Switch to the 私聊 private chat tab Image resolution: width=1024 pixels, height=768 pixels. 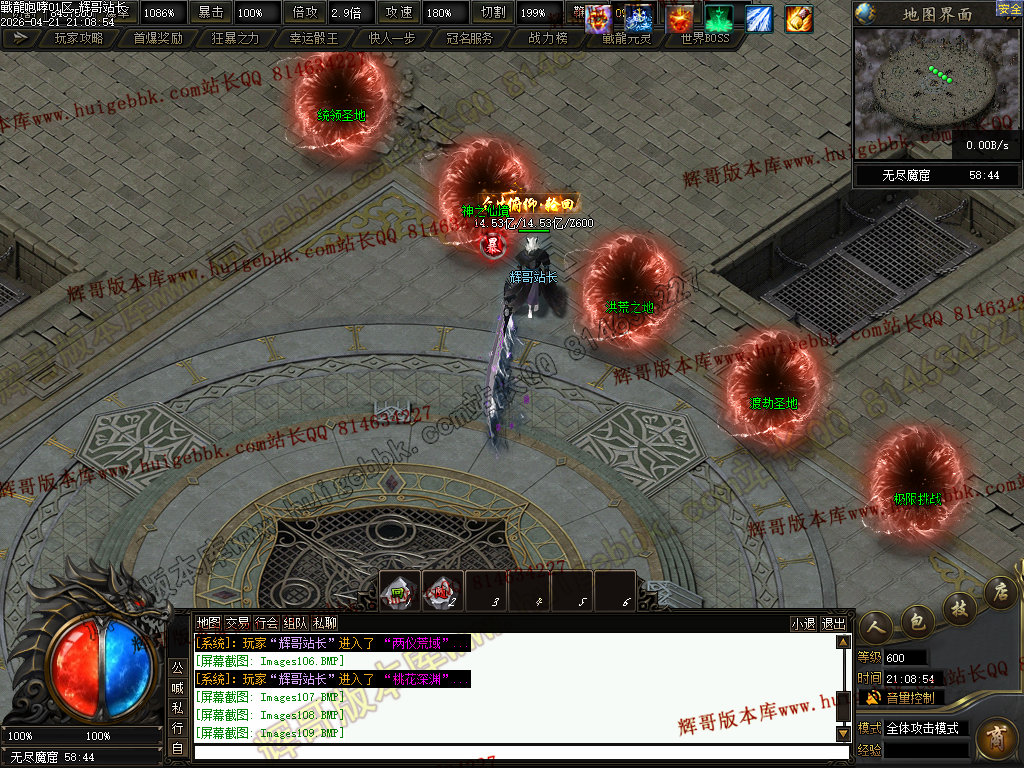[325, 623]
